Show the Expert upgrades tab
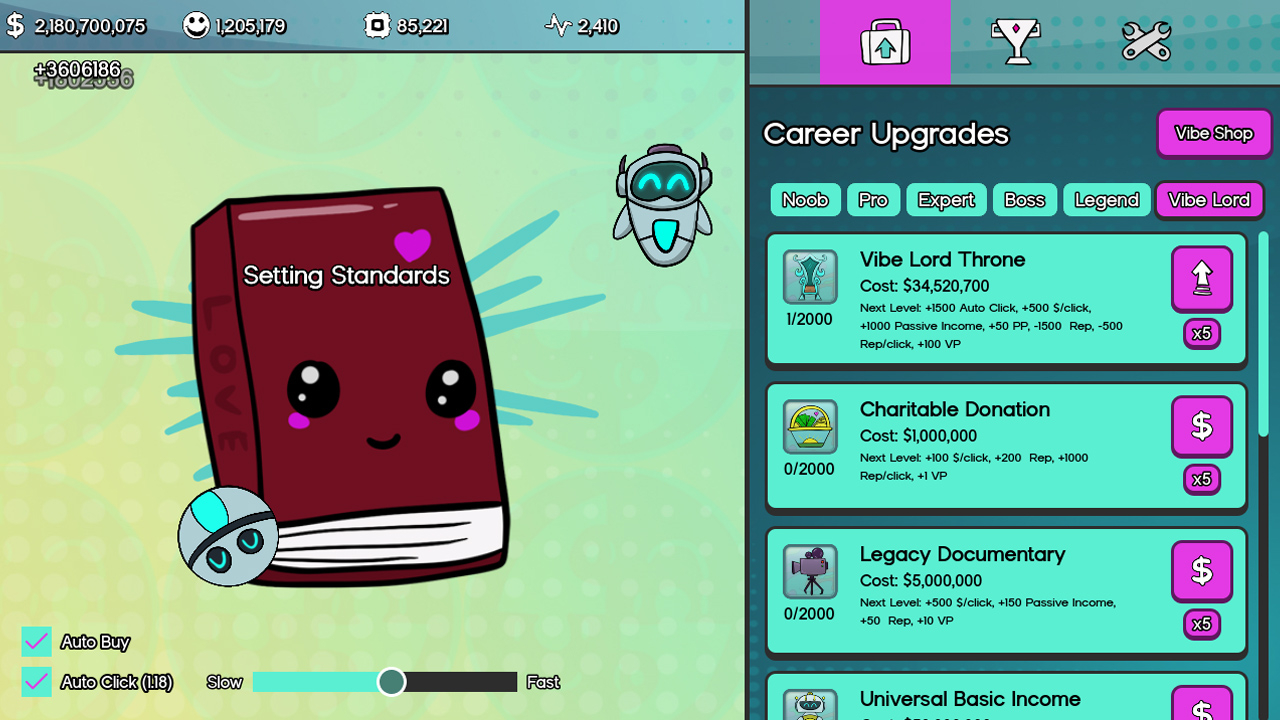 (946, 200)
